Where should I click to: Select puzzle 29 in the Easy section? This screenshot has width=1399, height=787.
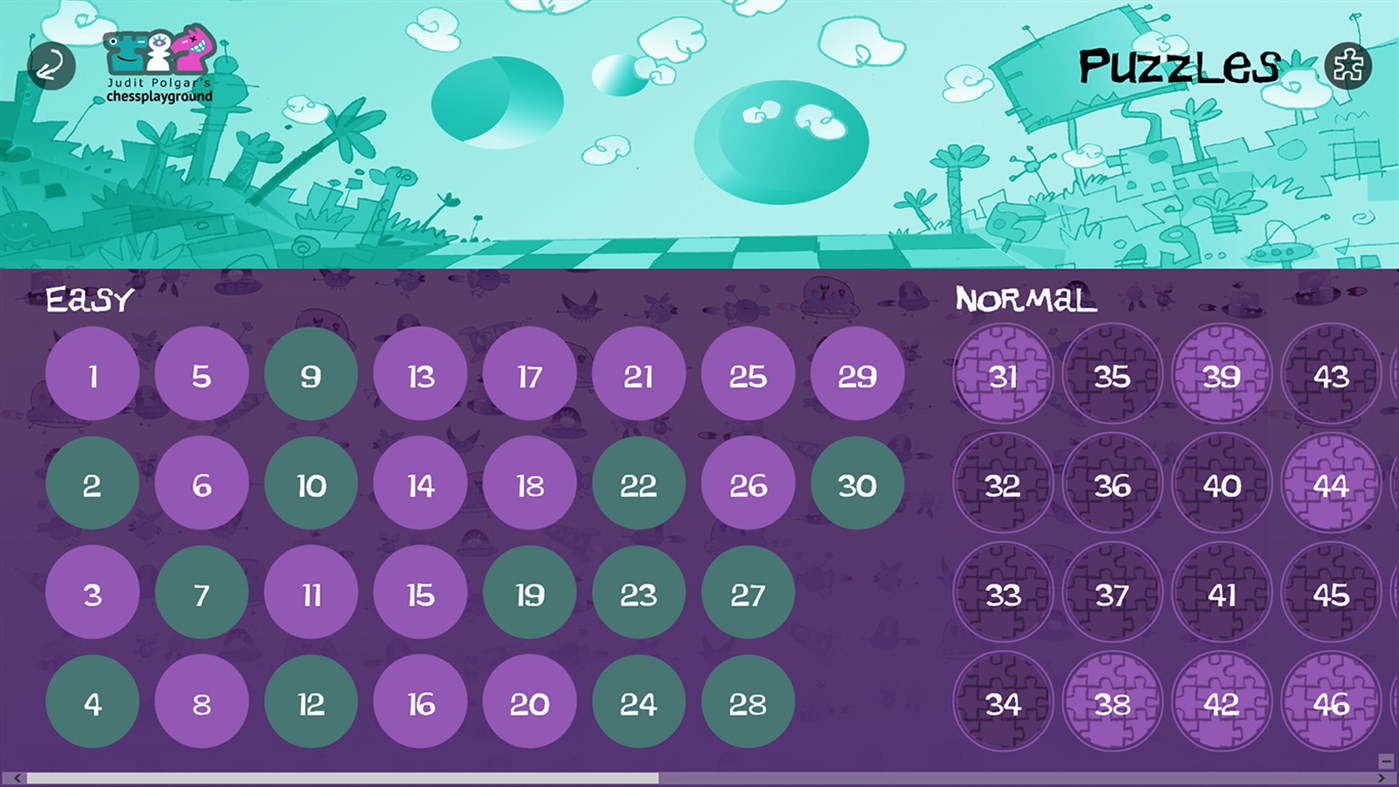857,373
